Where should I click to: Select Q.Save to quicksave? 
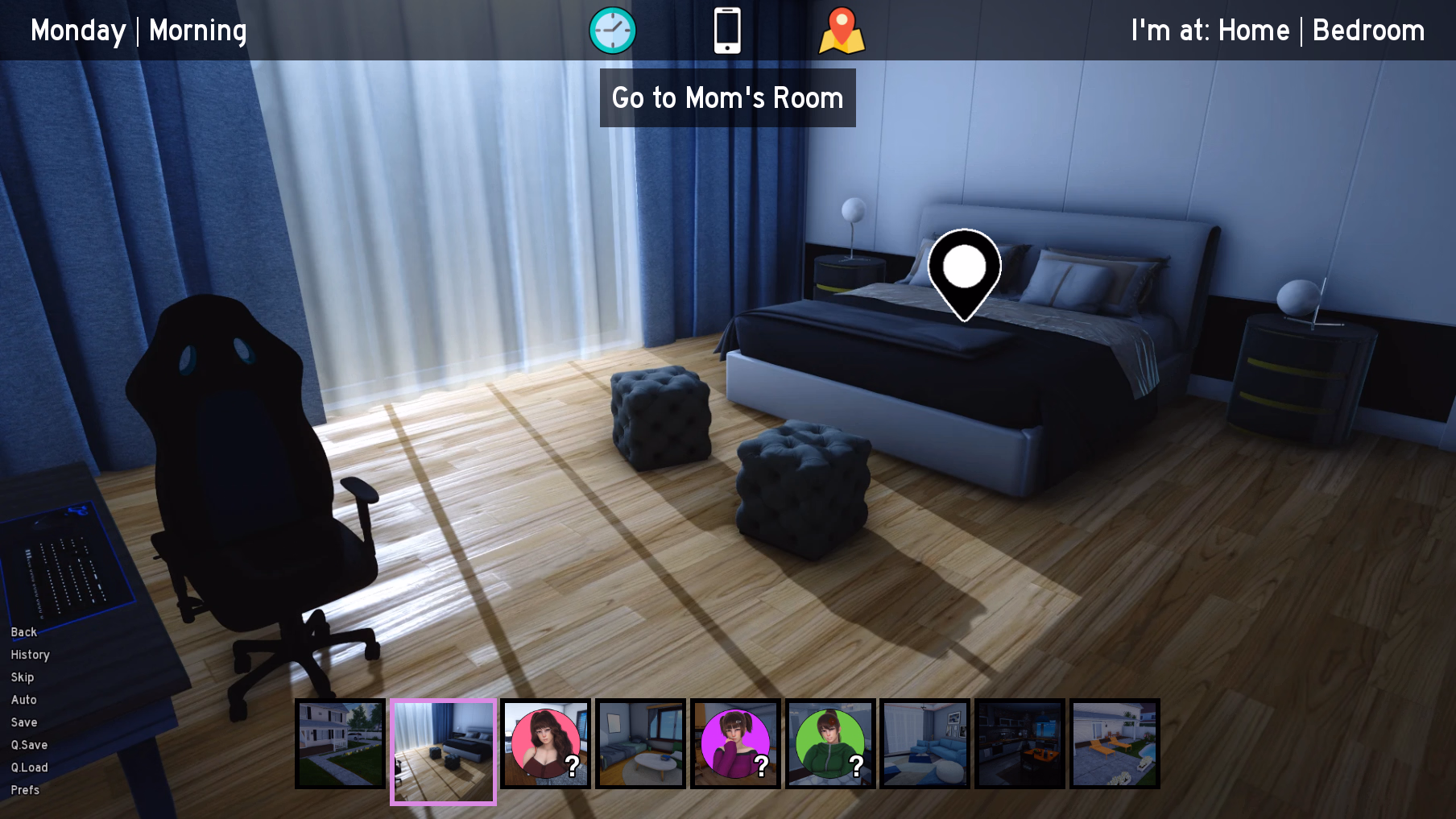click(29, 745)
